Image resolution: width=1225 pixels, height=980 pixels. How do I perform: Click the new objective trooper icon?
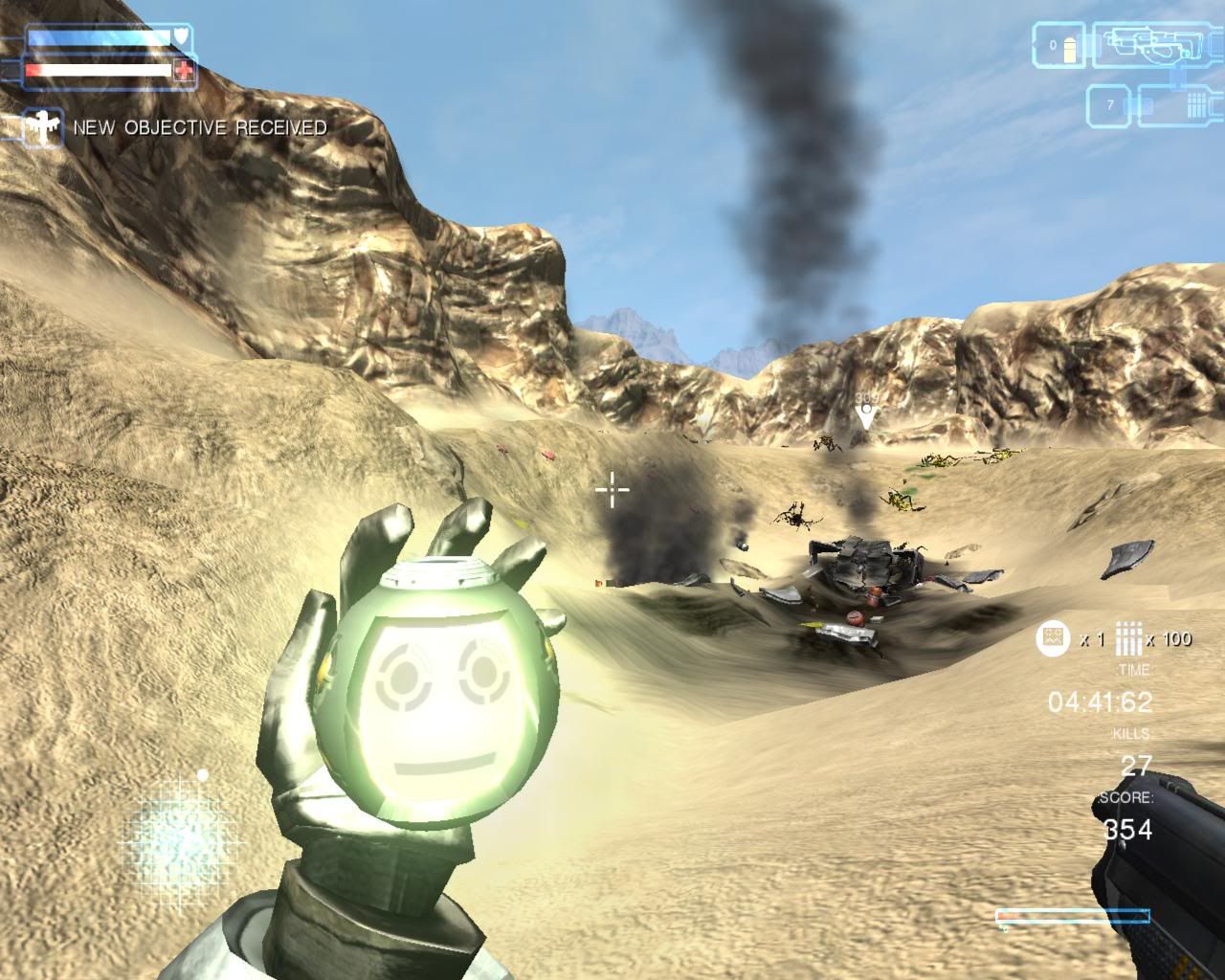pos(42,127)
